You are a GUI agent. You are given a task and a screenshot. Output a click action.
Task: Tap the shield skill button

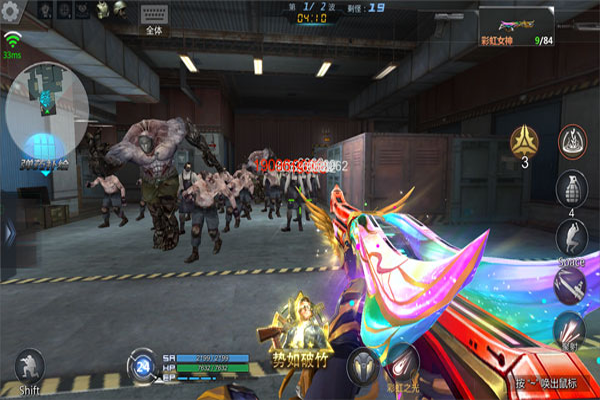(362, 366)
